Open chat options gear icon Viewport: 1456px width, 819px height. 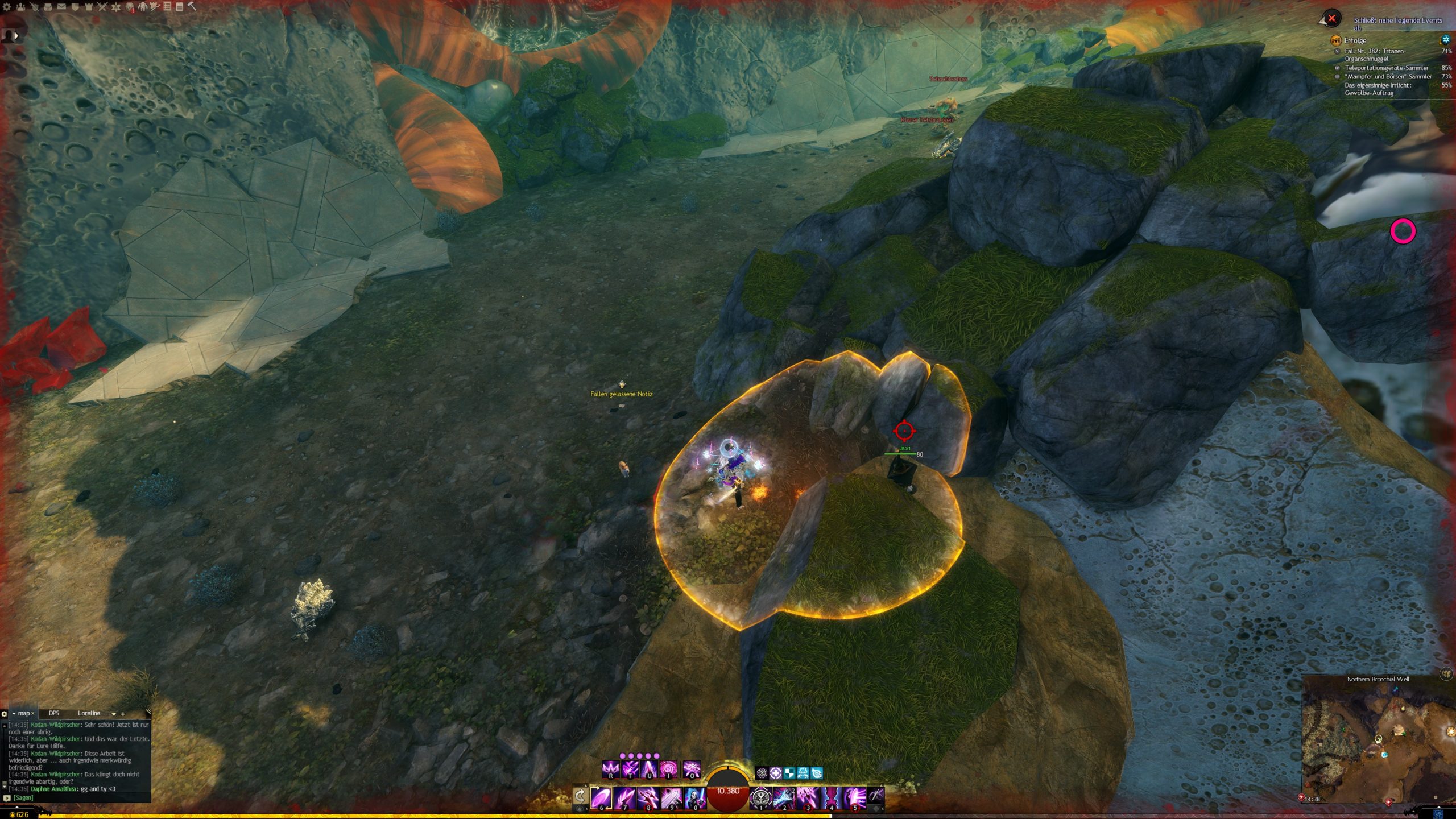click(x=5, y=714)
